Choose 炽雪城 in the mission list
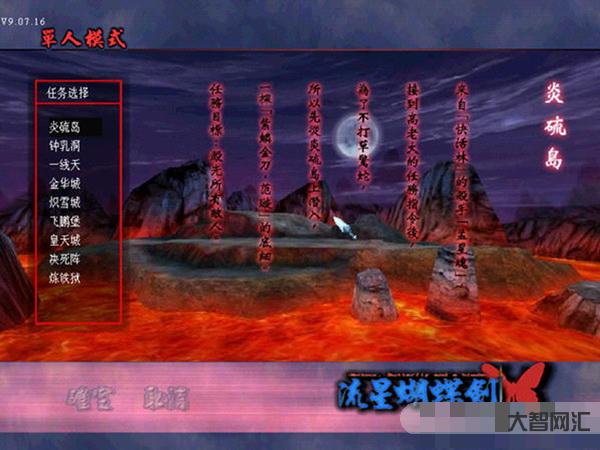The image size is (600, 450). [x=67, y=203]
